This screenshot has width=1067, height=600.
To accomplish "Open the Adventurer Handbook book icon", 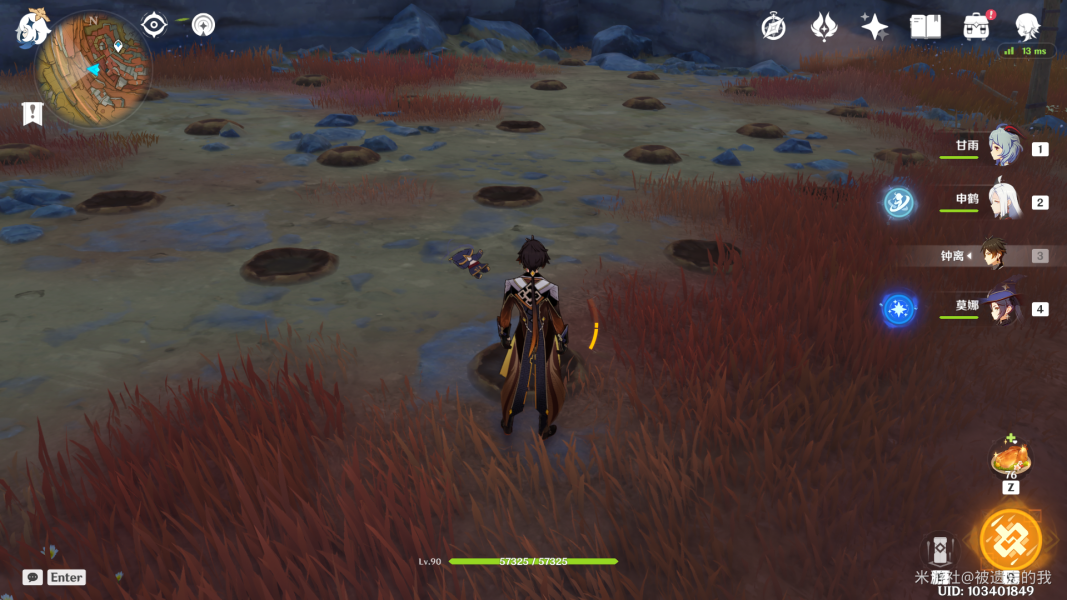I will coord(925,27).
